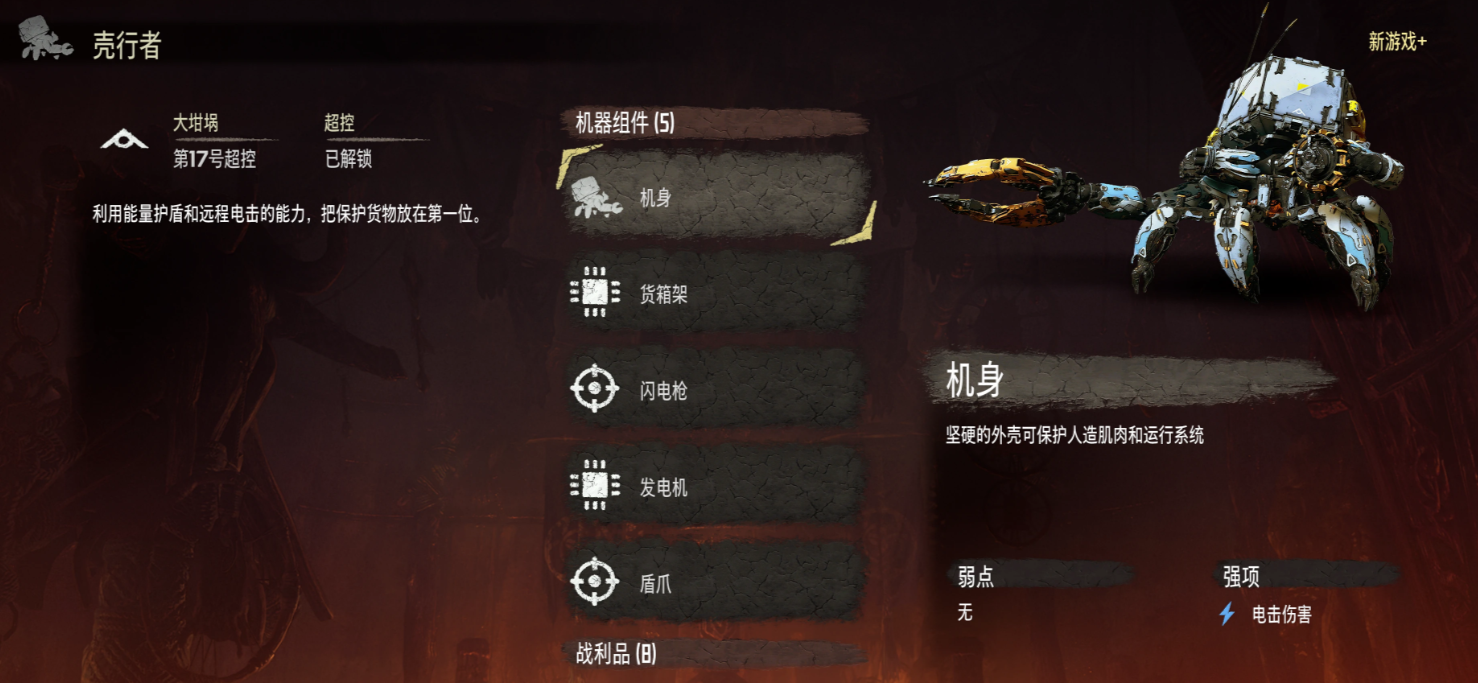
Task: Open the 闪电枪 component details
Action: 715,390
